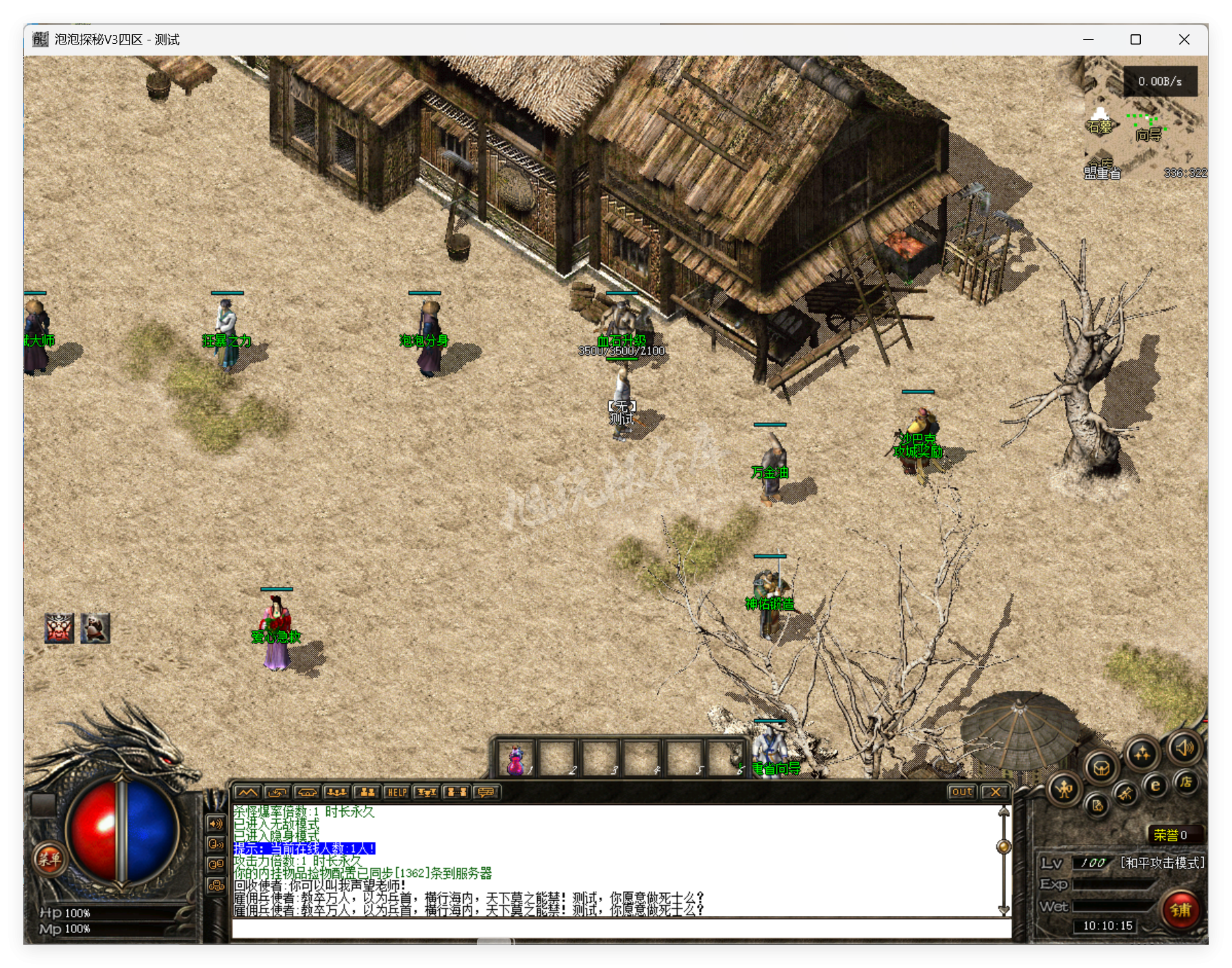Click the ranking list icon beside HELP

pyautogui.click(x=426, y=792)
